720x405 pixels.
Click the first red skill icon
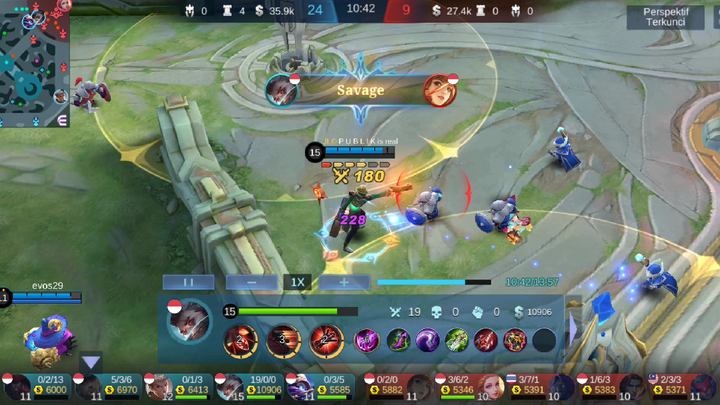[x=240, y=341]
